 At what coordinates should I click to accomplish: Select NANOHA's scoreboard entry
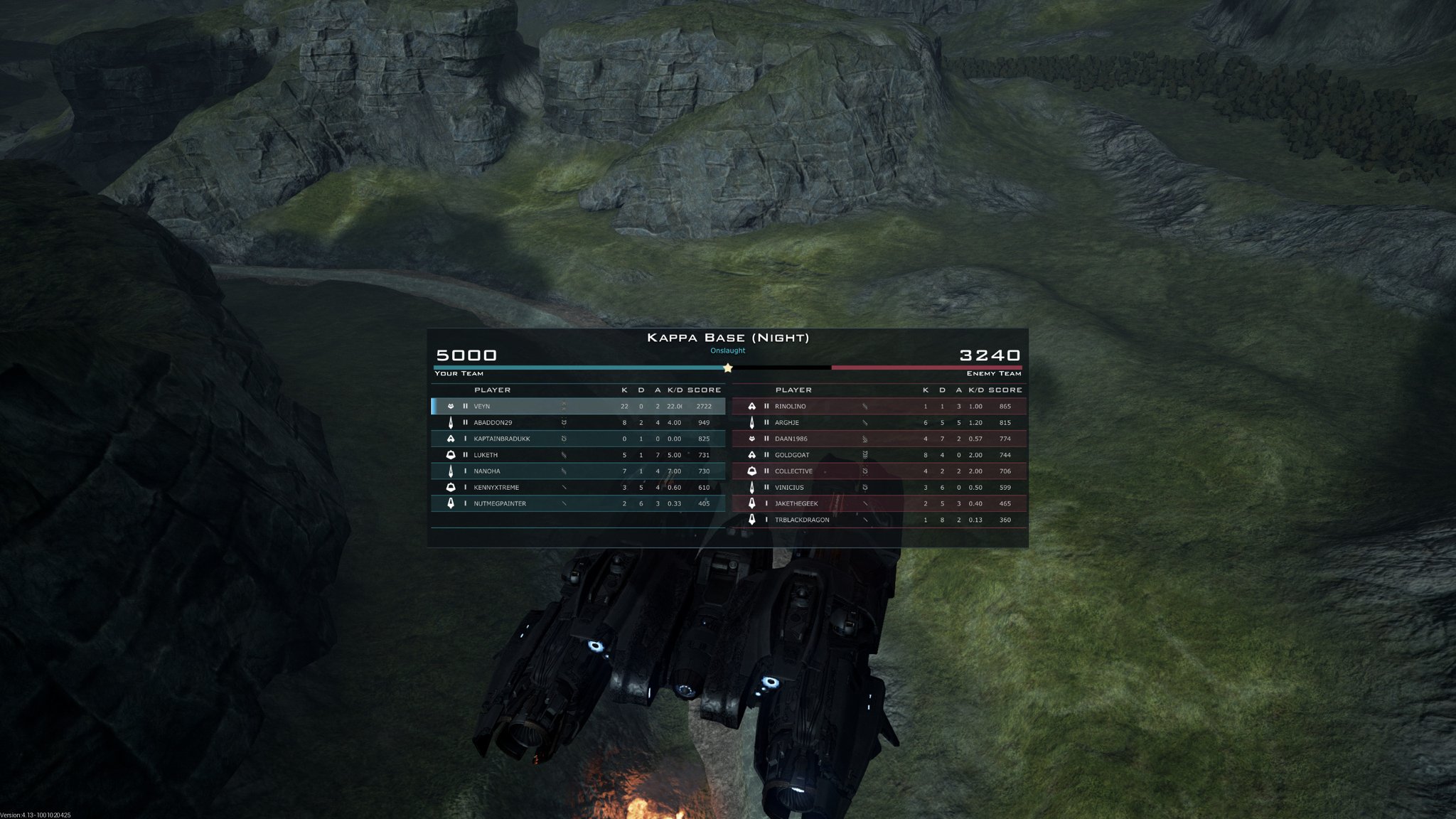pos(579,471)
